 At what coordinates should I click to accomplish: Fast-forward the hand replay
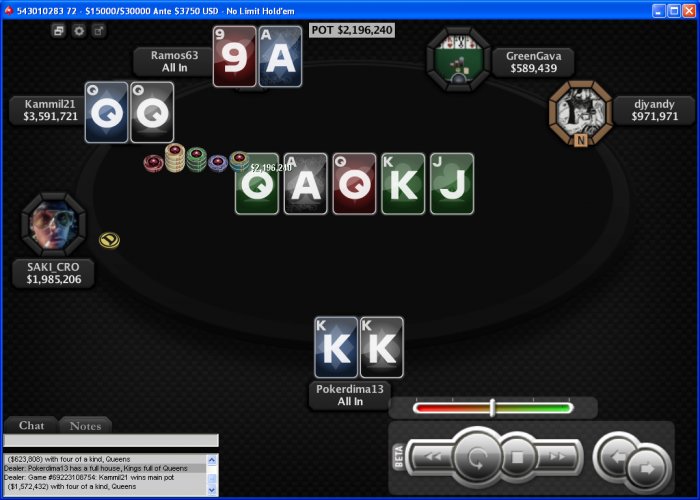(x=560, y=457)
